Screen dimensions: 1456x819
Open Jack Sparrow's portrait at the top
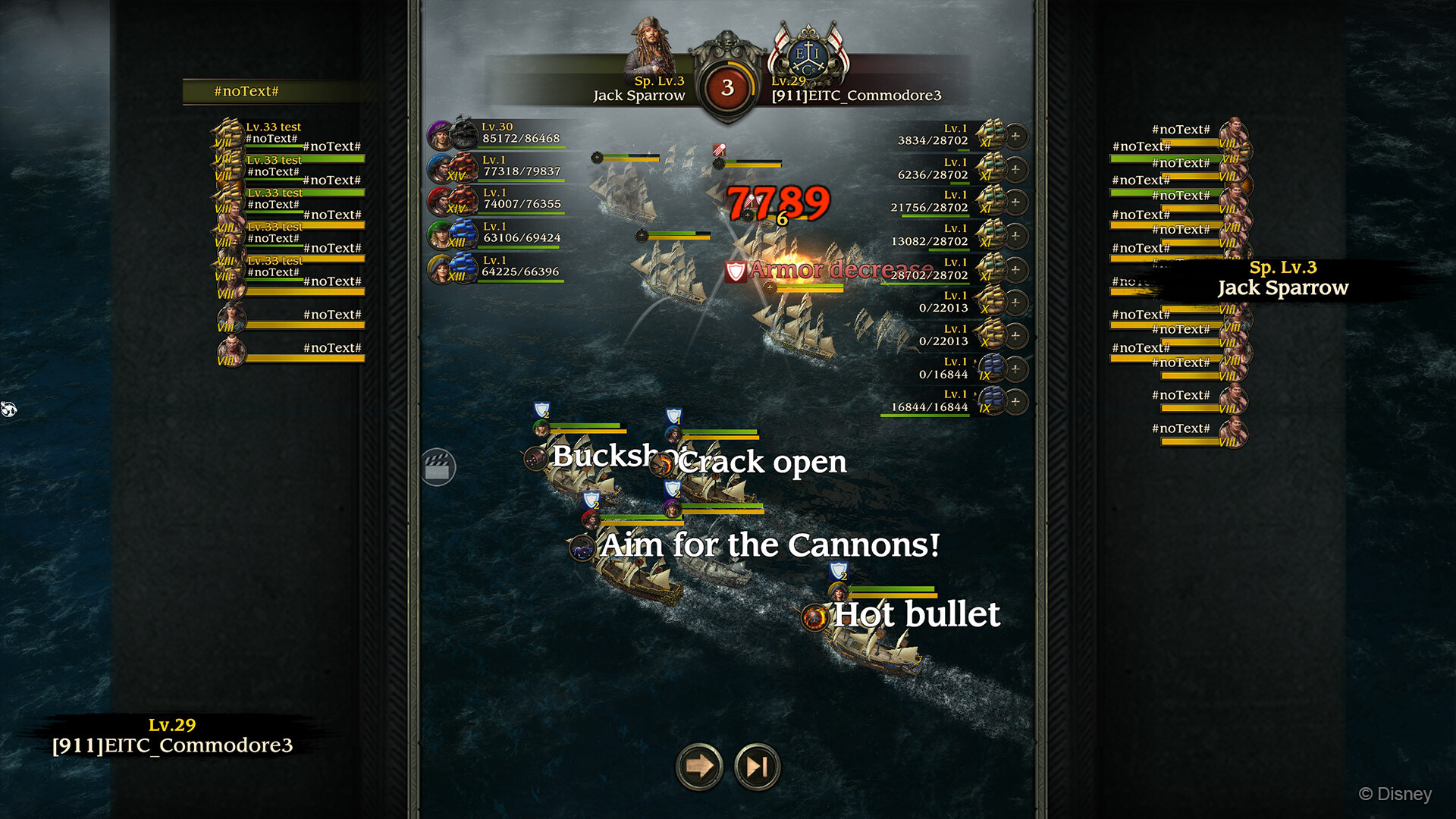651,47
